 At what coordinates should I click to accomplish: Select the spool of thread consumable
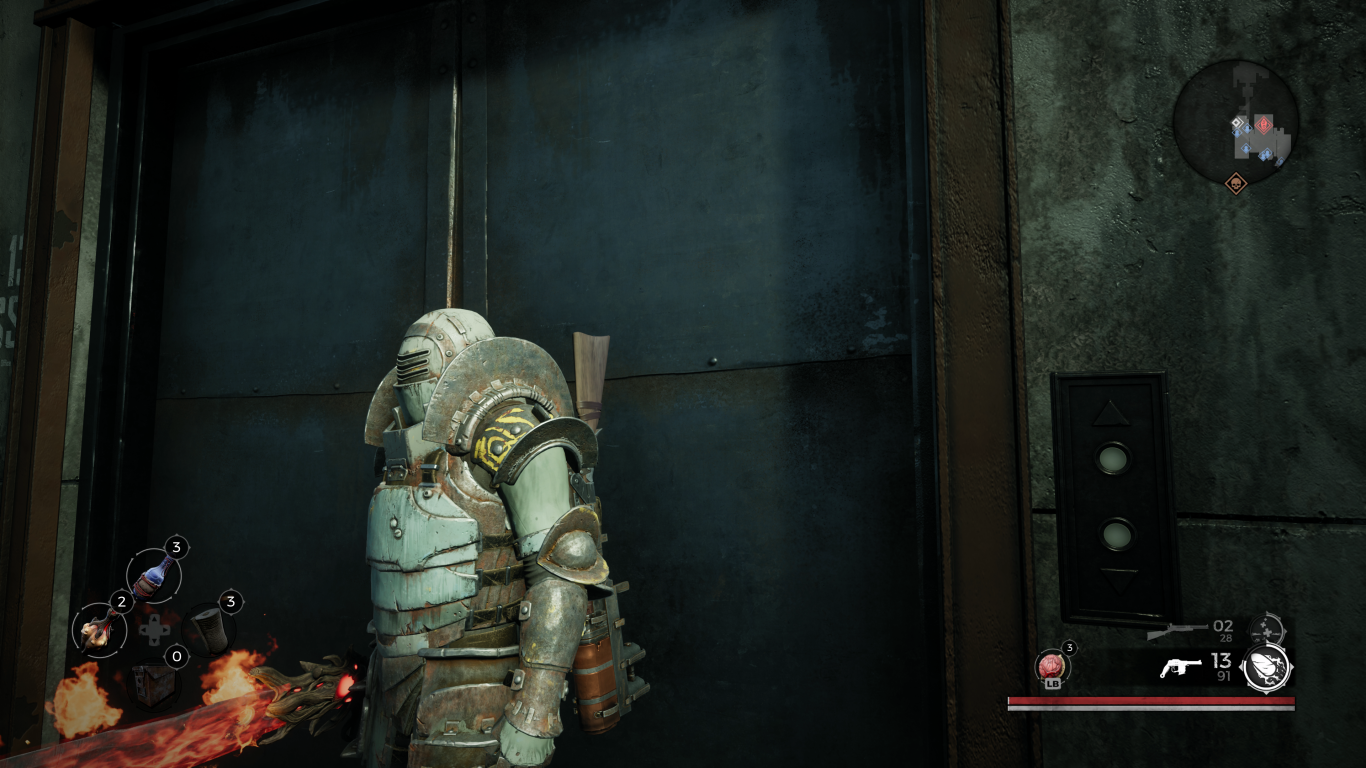[208, 629]
